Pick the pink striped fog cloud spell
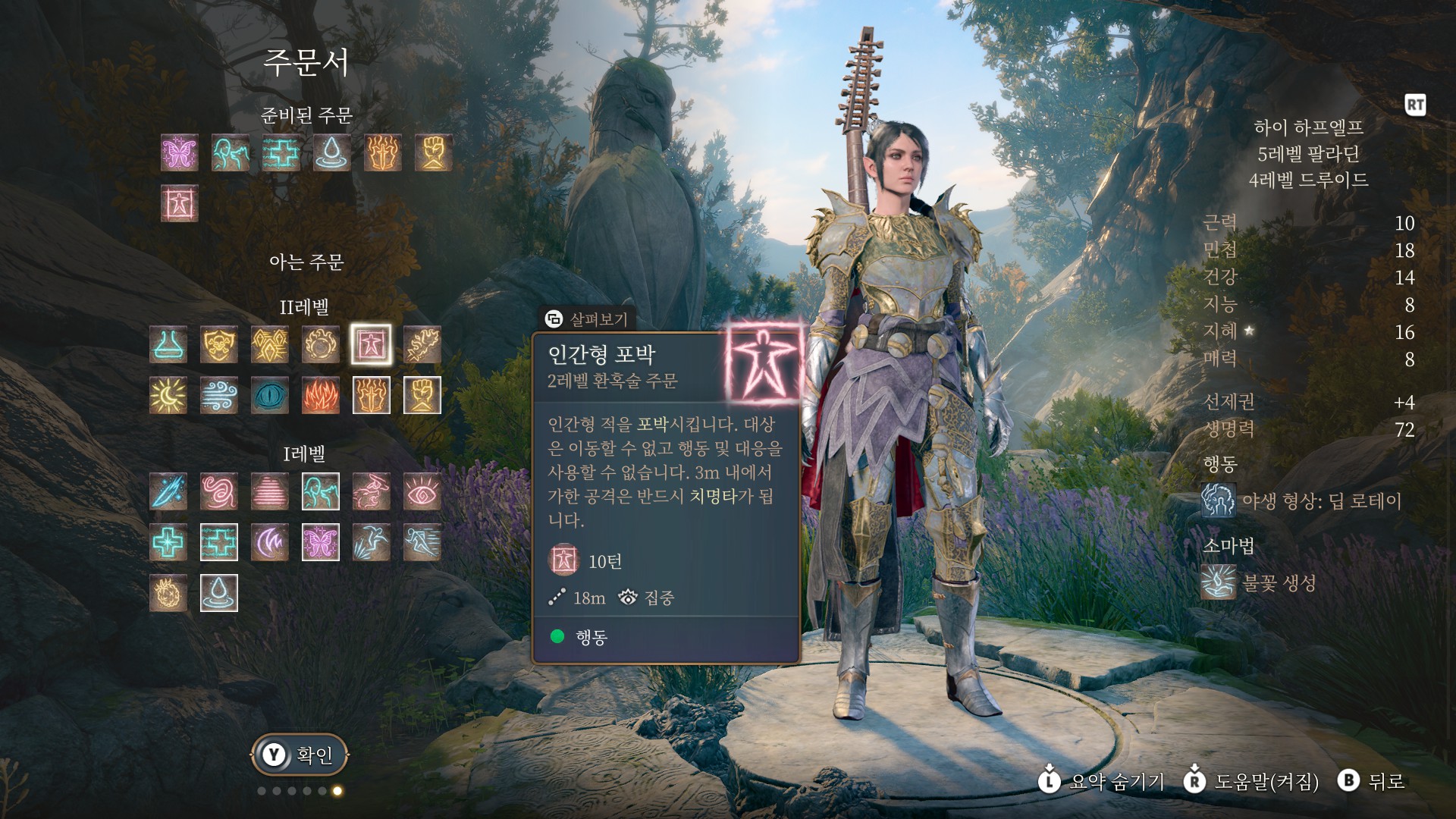1456x819 pixels. pyautogui.click(x=270, y=491)
